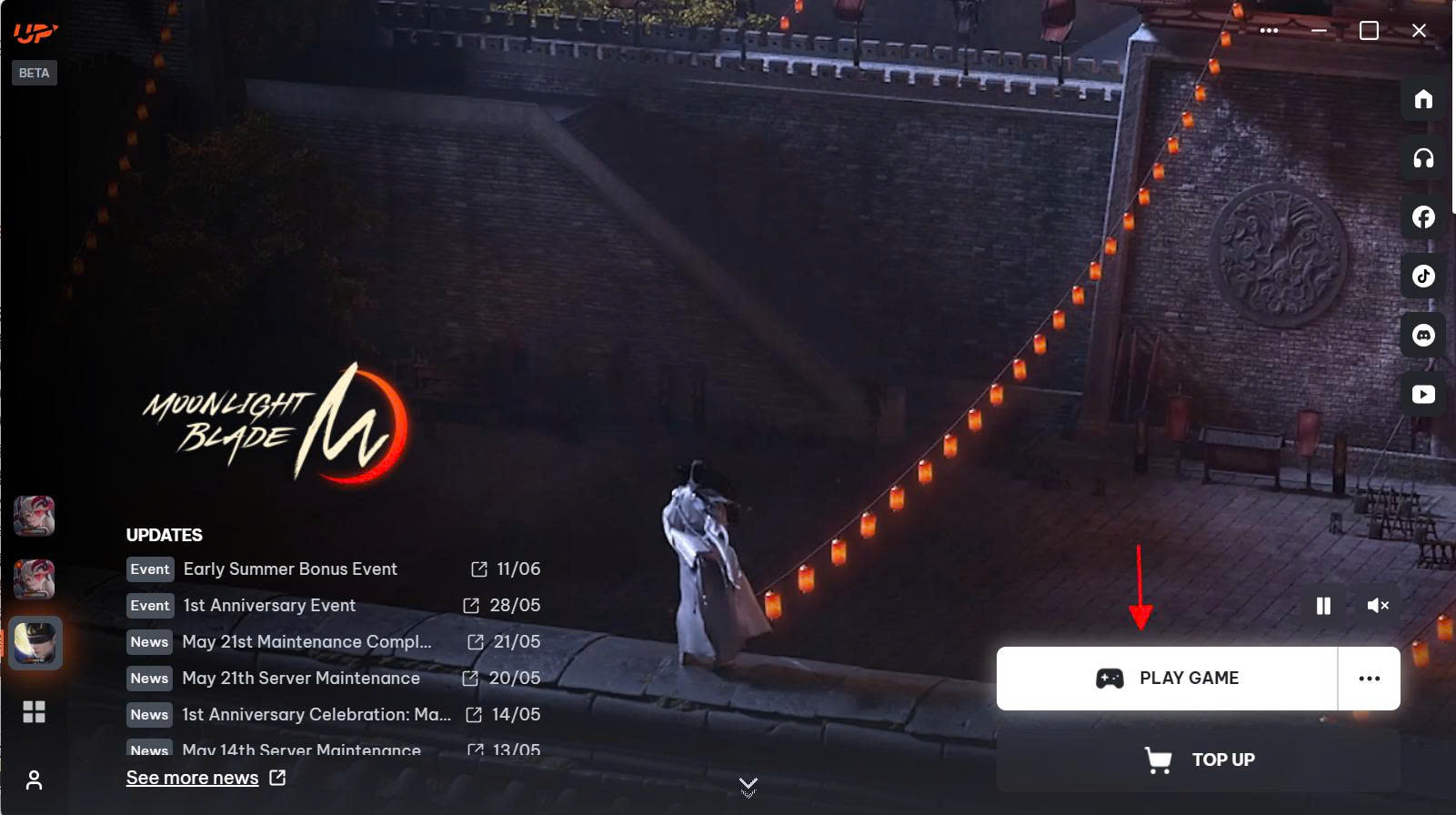
Task: Pause the background video
Action: tap(1323, 606)
